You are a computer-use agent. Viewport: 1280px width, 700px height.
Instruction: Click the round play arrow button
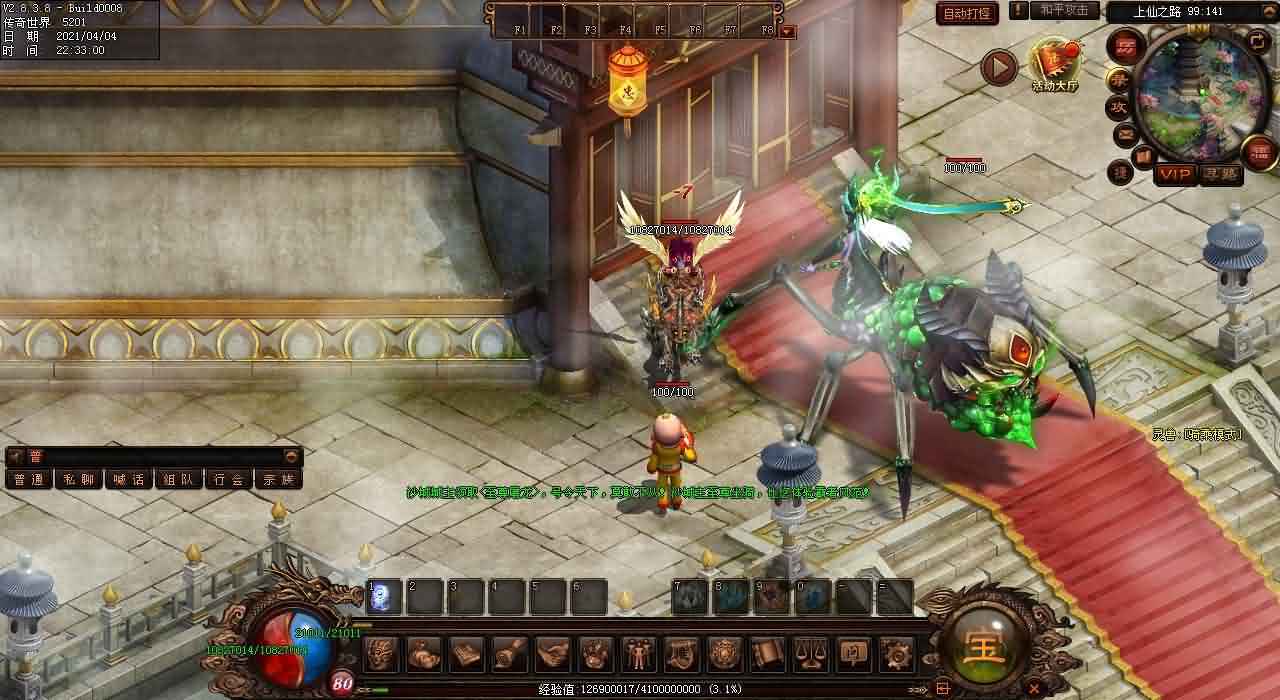997,67
